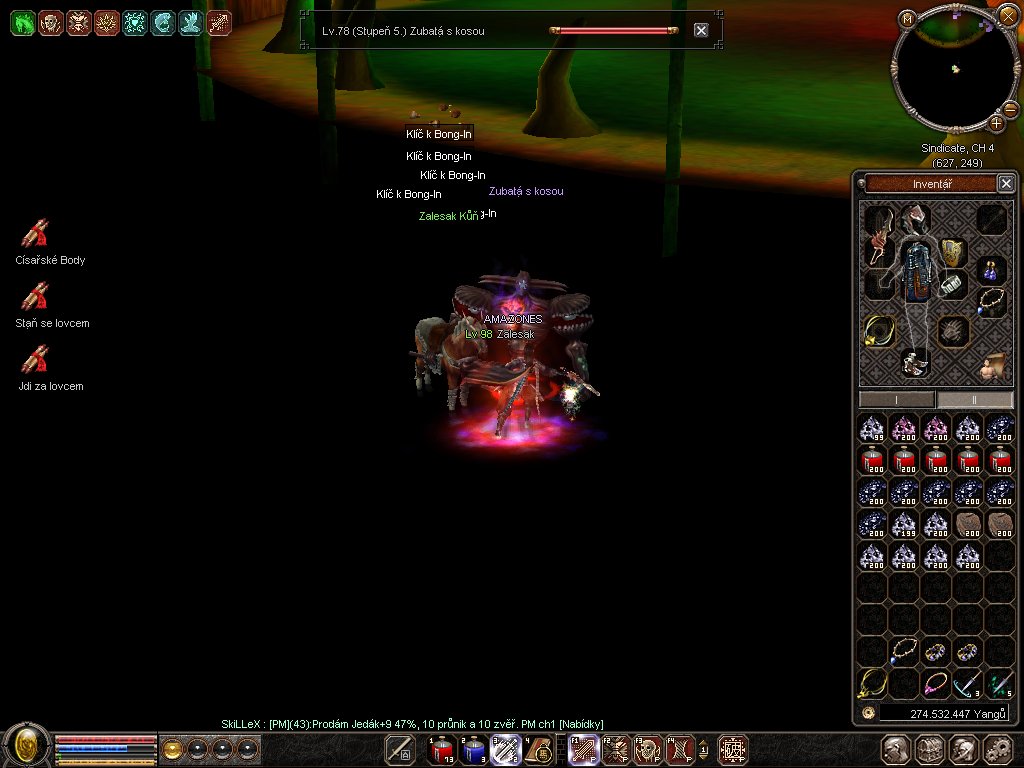Open the treasure chest inventory button
This screenshot has width=1024, height=768.
pos(930,749)
